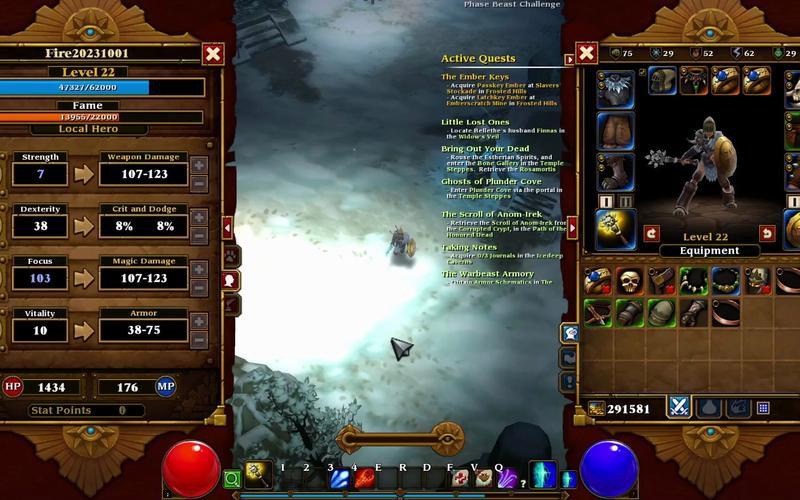Viewport: 800px width, 500px height.
Task: Open the crossed swords inventory tab
Action: pos(680,407)
